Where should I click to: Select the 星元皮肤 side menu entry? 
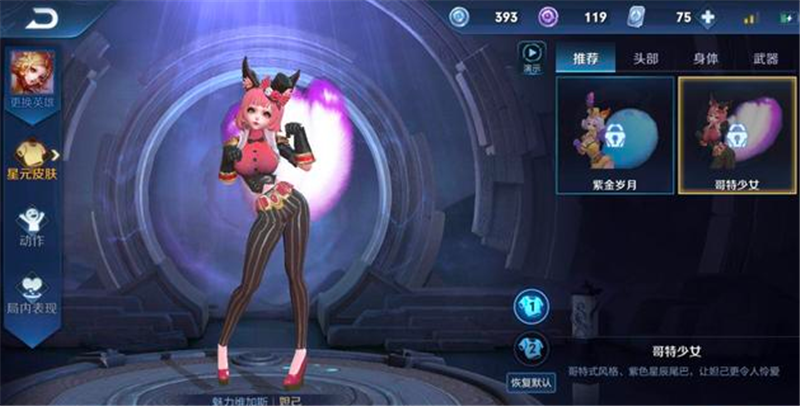(30, 160)
